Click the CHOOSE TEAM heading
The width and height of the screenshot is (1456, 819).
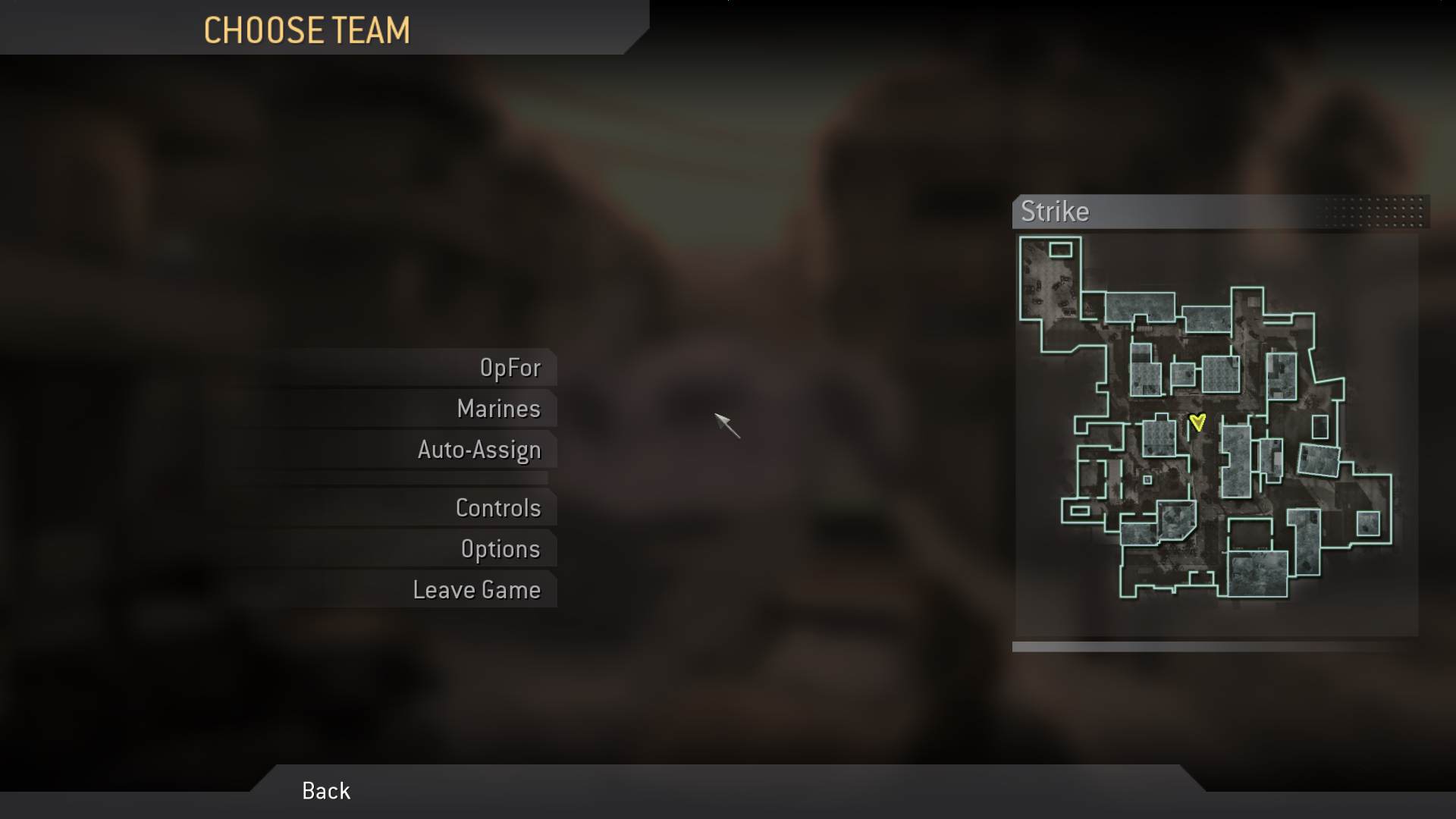[x=307, y=31]
